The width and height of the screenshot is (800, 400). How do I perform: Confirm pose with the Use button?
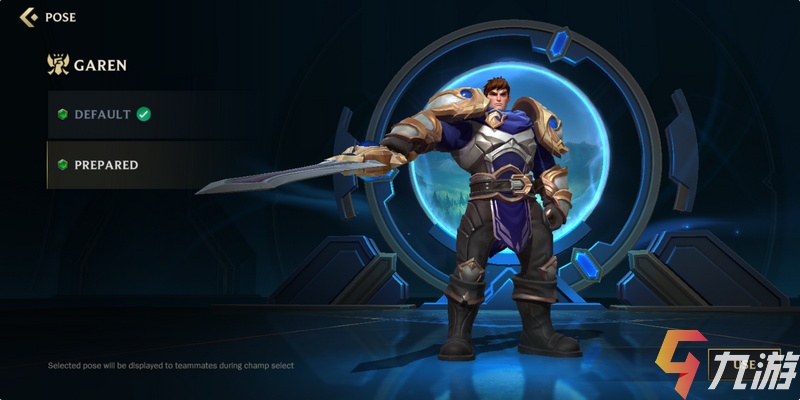point(742,364)
